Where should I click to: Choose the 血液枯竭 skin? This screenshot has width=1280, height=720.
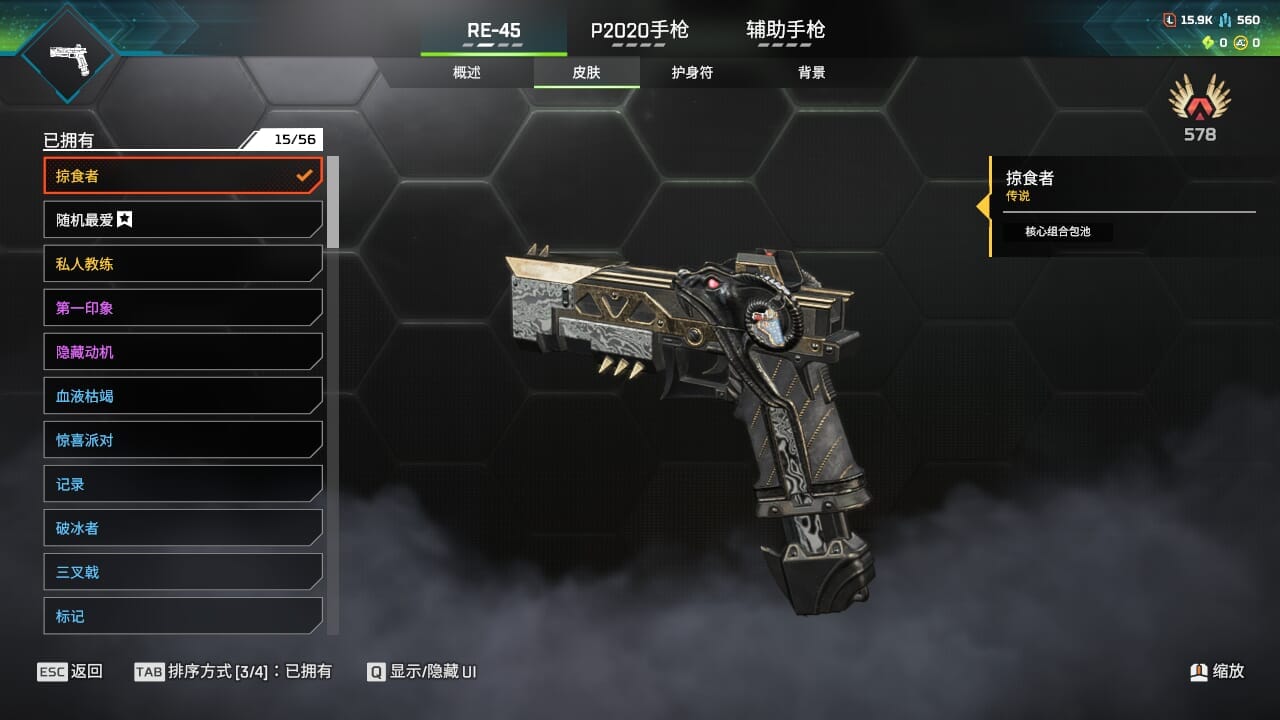(183, 396)
